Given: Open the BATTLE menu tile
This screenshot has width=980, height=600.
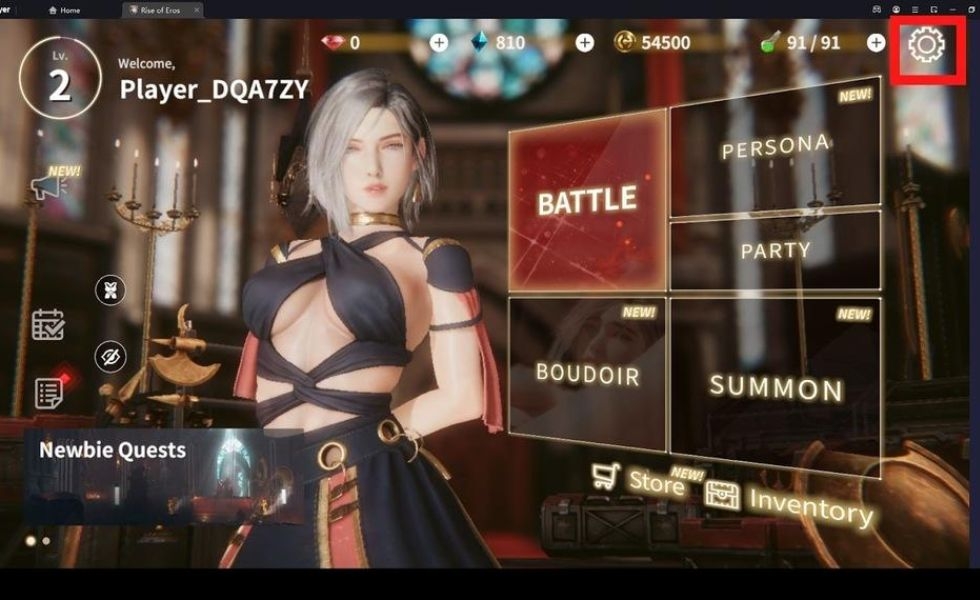Looking at the screenshot, I should (x=587, y=200).
